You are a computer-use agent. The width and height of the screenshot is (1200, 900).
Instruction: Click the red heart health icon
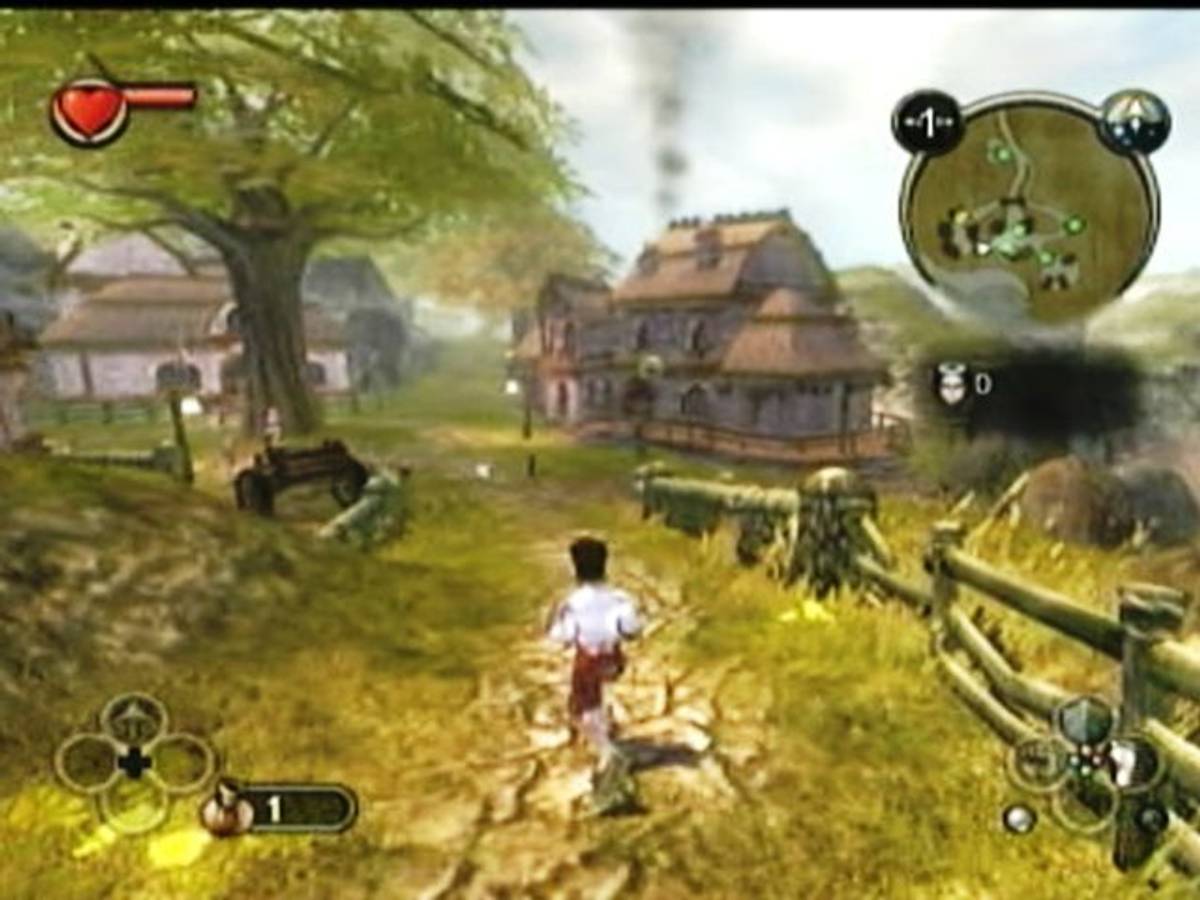(x=89, y=111)
